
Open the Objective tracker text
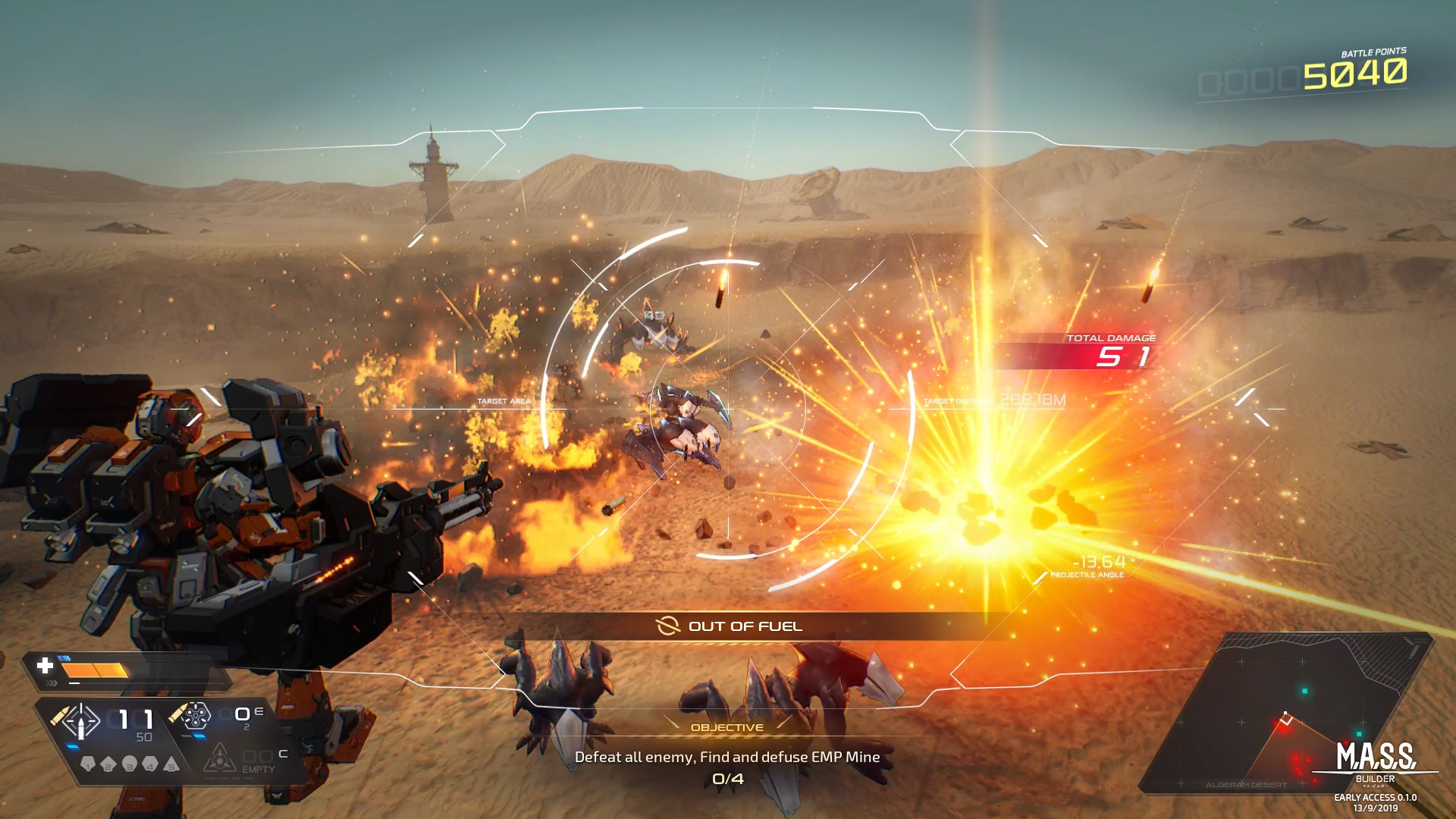(726, 757)
